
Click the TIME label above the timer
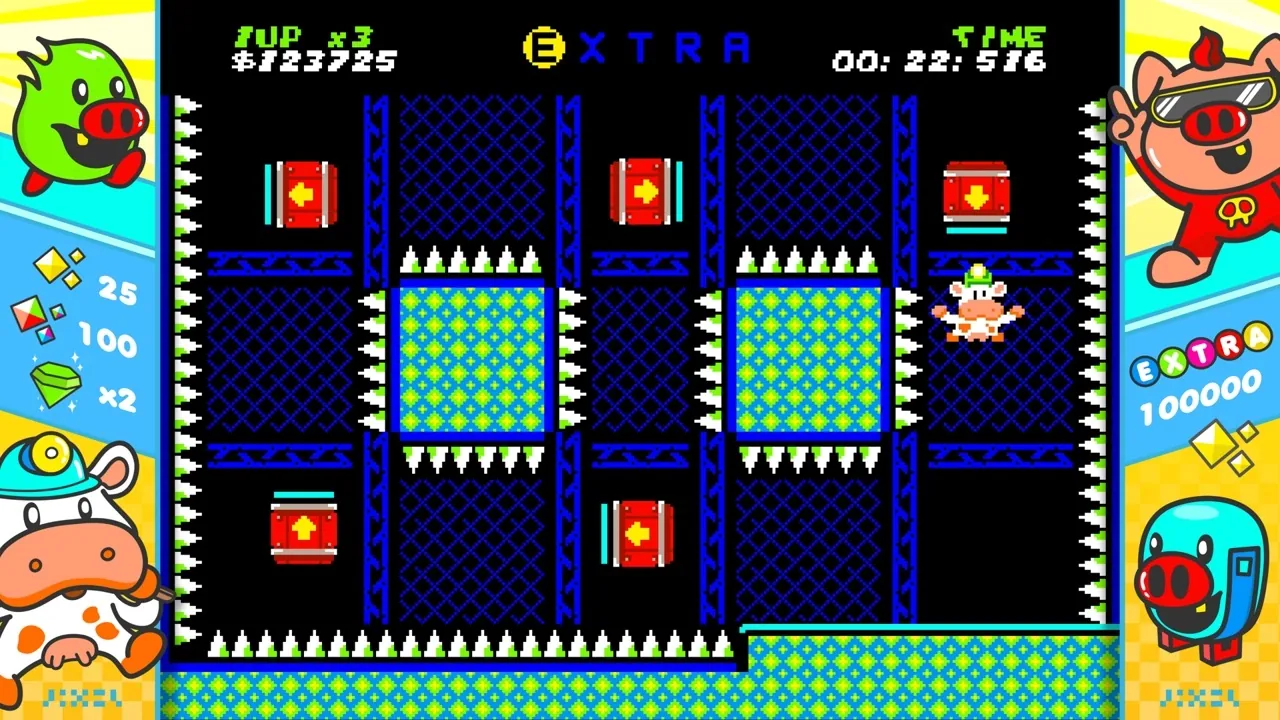point(998,35)
